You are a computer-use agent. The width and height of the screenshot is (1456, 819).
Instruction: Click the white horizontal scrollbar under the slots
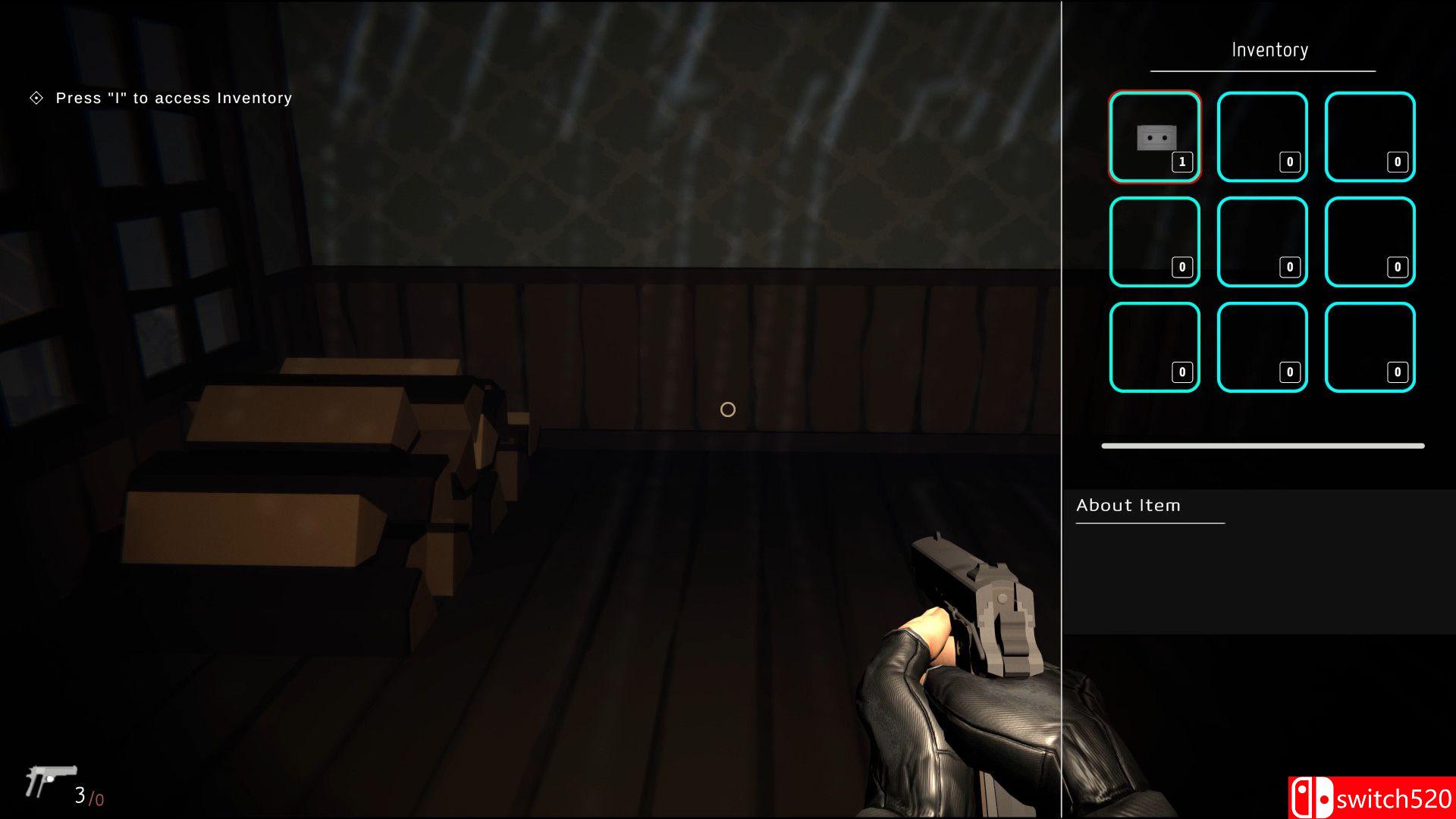click(1261, 444)
